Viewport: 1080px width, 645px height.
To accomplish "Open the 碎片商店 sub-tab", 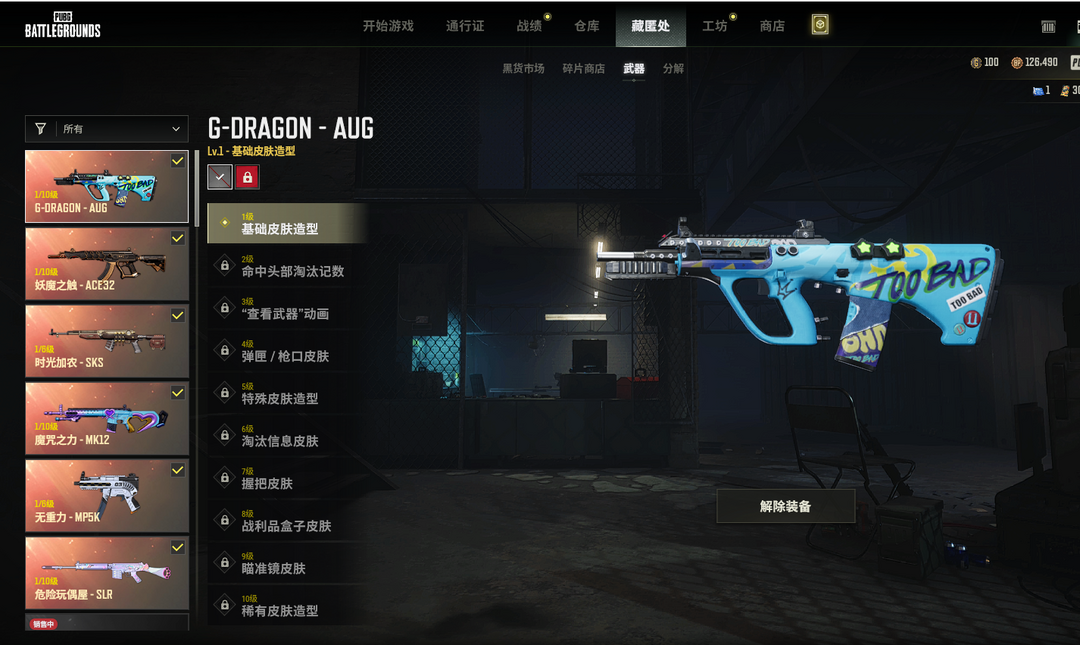I will pyautogui.click(x=583, y=69).
